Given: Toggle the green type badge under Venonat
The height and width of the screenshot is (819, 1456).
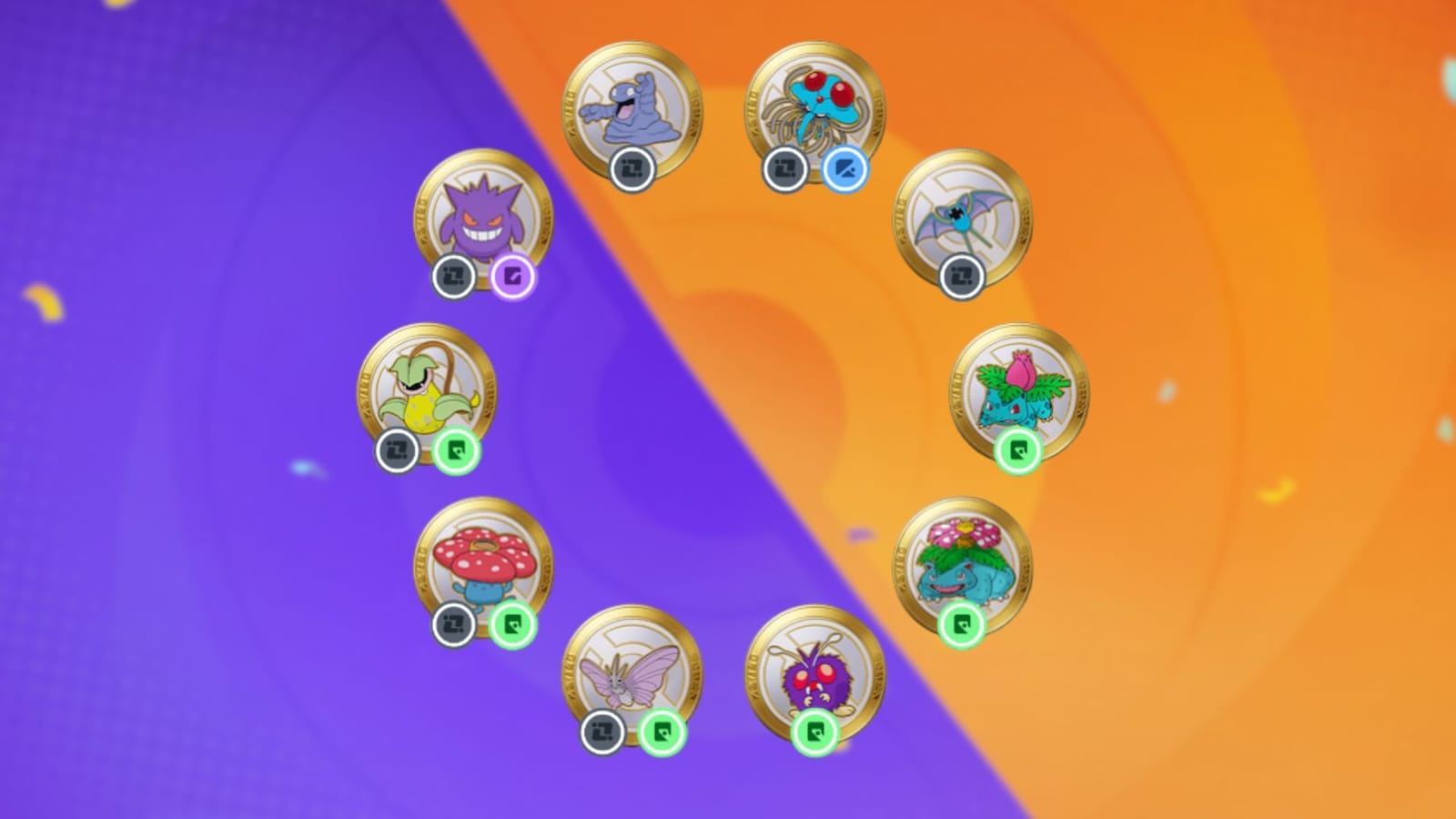Looking at the screenshot, I should (x=816, y=733).
